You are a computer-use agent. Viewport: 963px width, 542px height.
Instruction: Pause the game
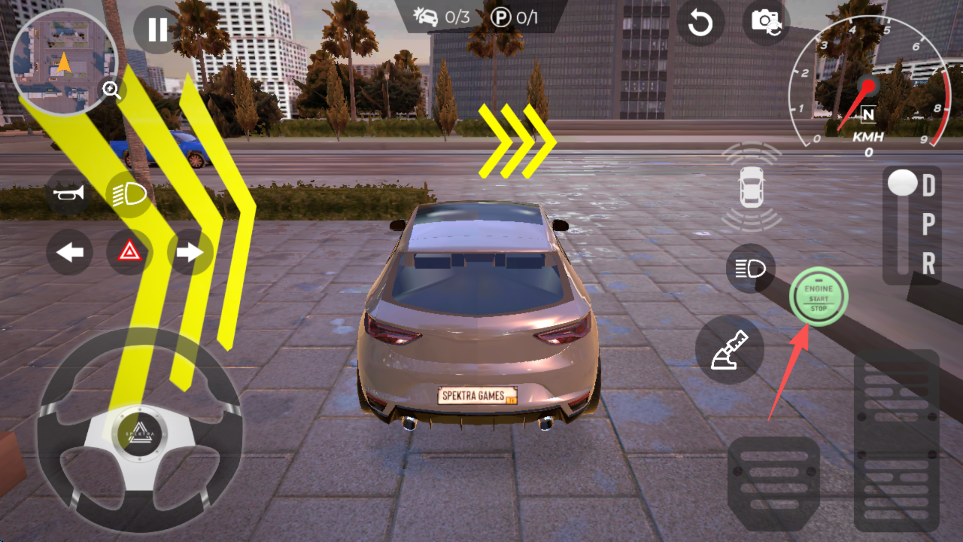click(157, 29)
